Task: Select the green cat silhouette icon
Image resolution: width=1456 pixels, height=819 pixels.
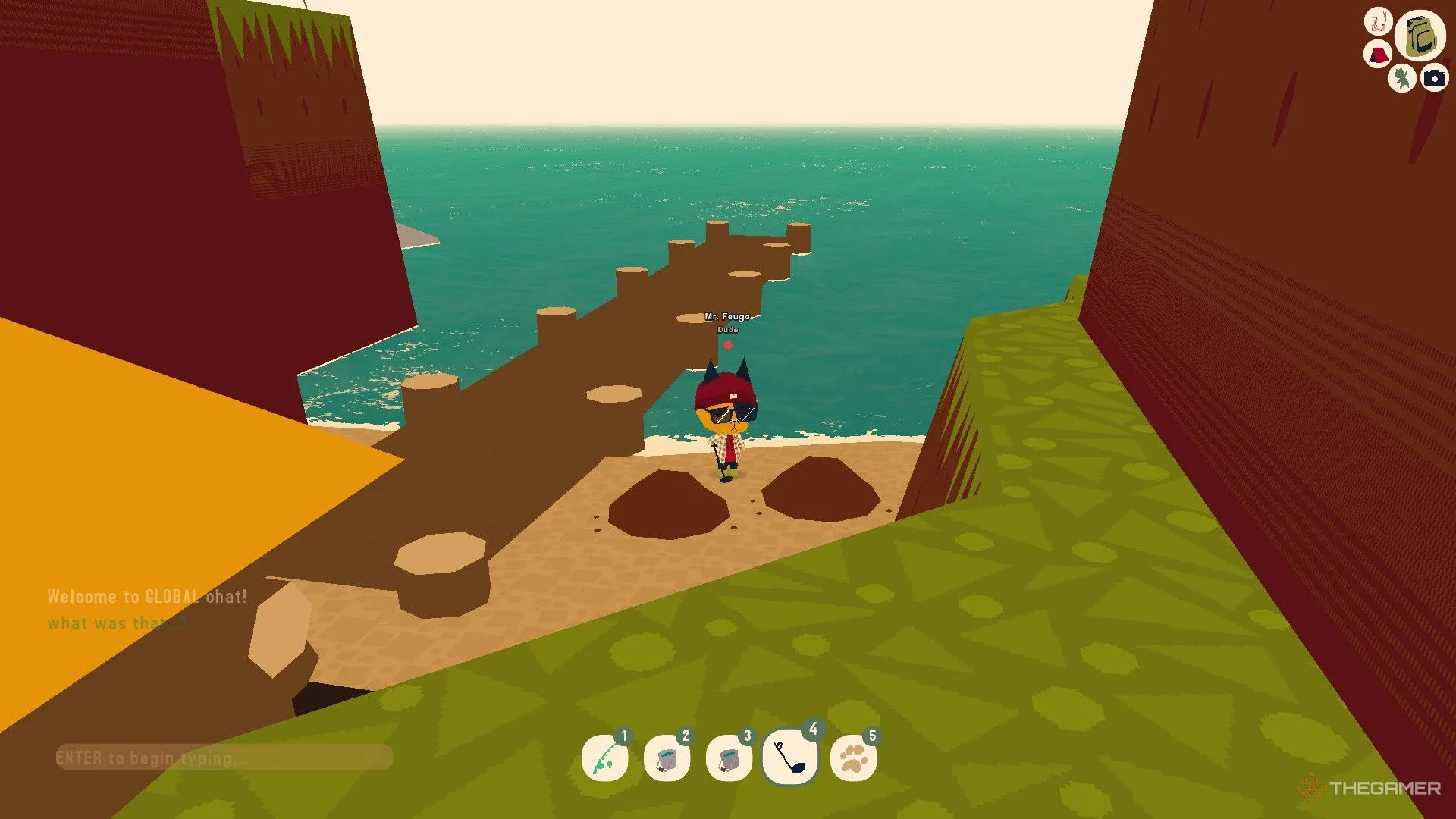Action: pos(1402,77)
